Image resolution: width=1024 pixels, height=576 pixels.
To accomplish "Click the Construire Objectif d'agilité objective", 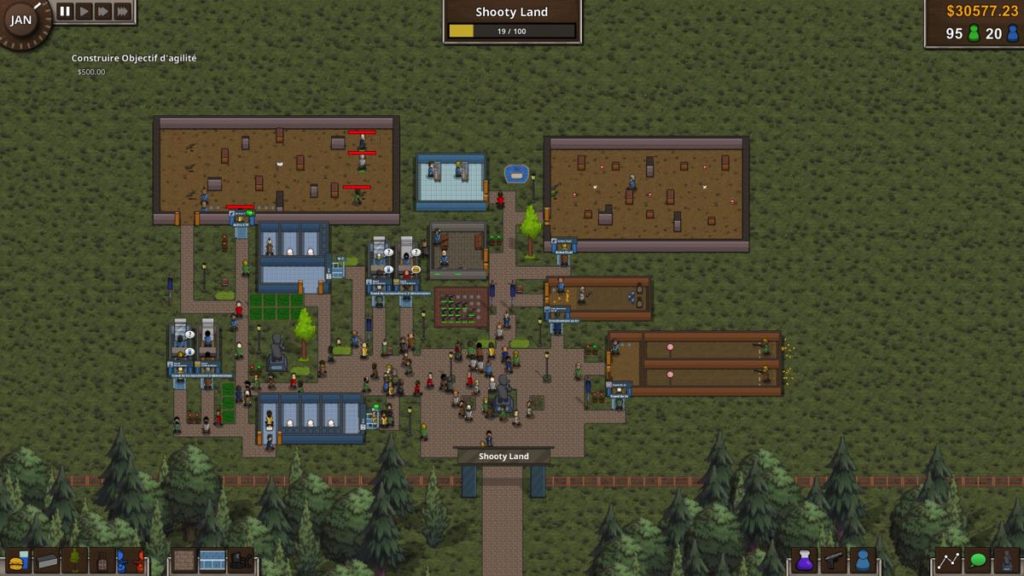I will tap(134, 59).
